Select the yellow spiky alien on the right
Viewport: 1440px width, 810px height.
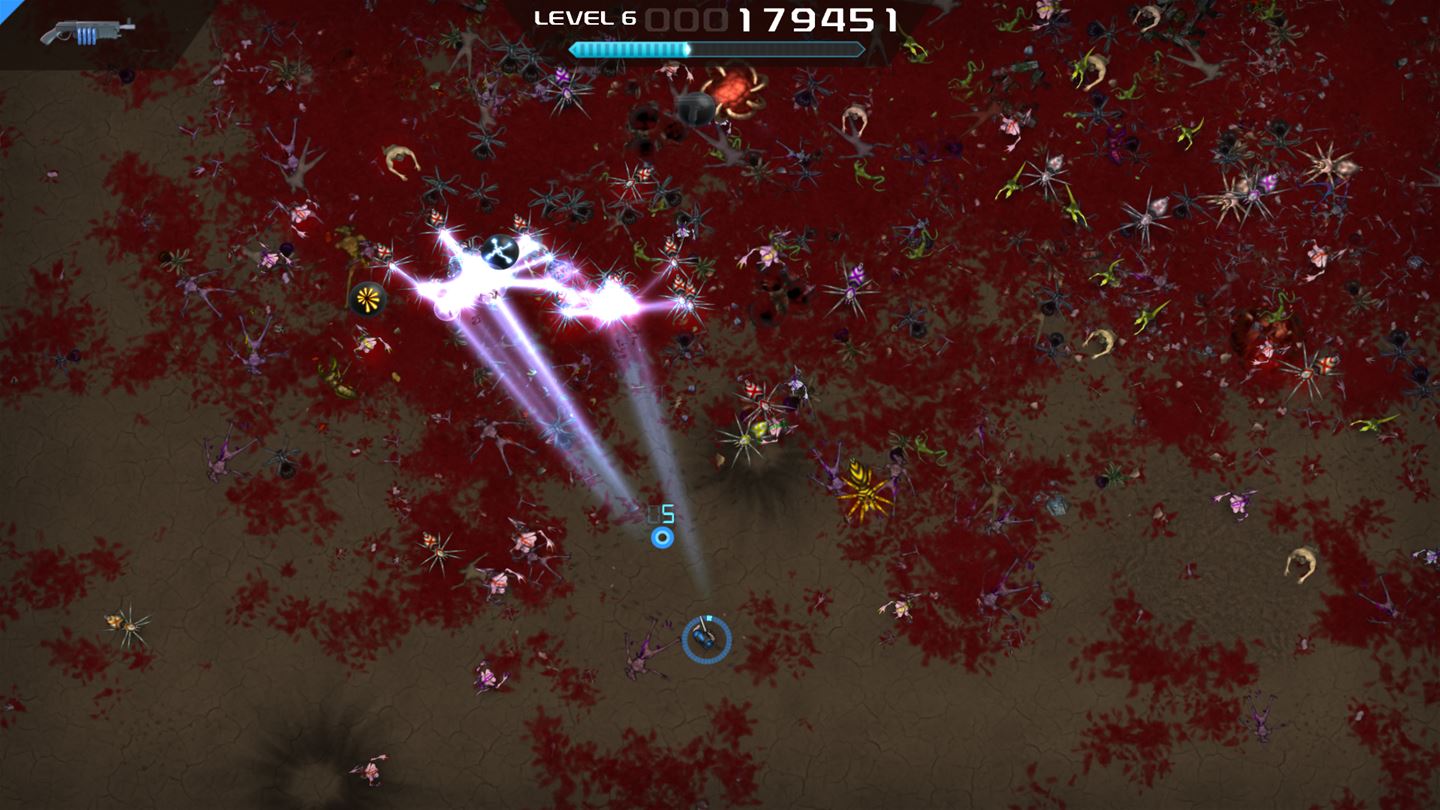click(x=862, y=489)
